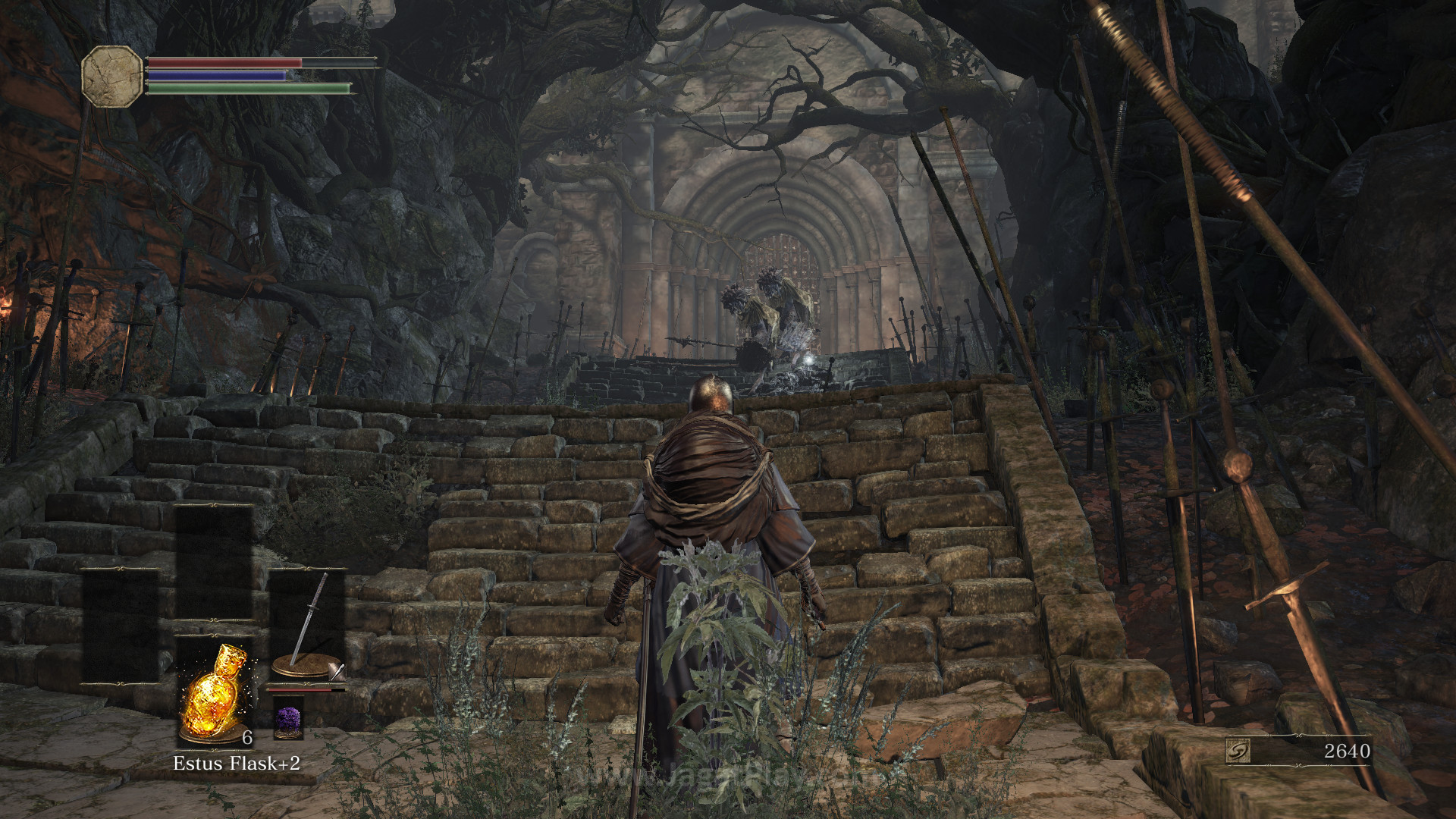
Task: Click the purple moss clump item icon
Action: [288, 717]
